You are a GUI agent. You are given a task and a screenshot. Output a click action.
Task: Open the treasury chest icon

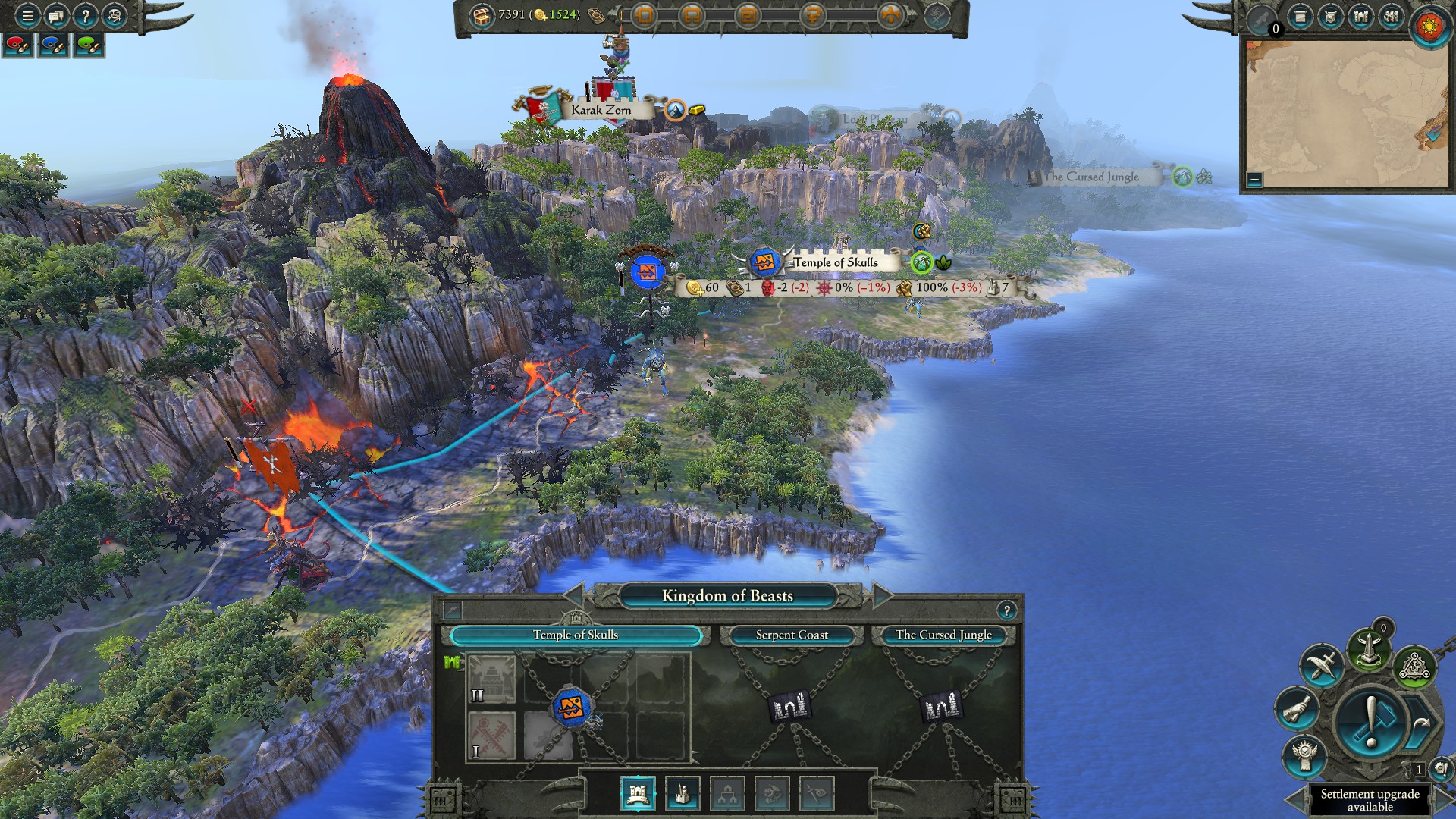coord(481,15)
